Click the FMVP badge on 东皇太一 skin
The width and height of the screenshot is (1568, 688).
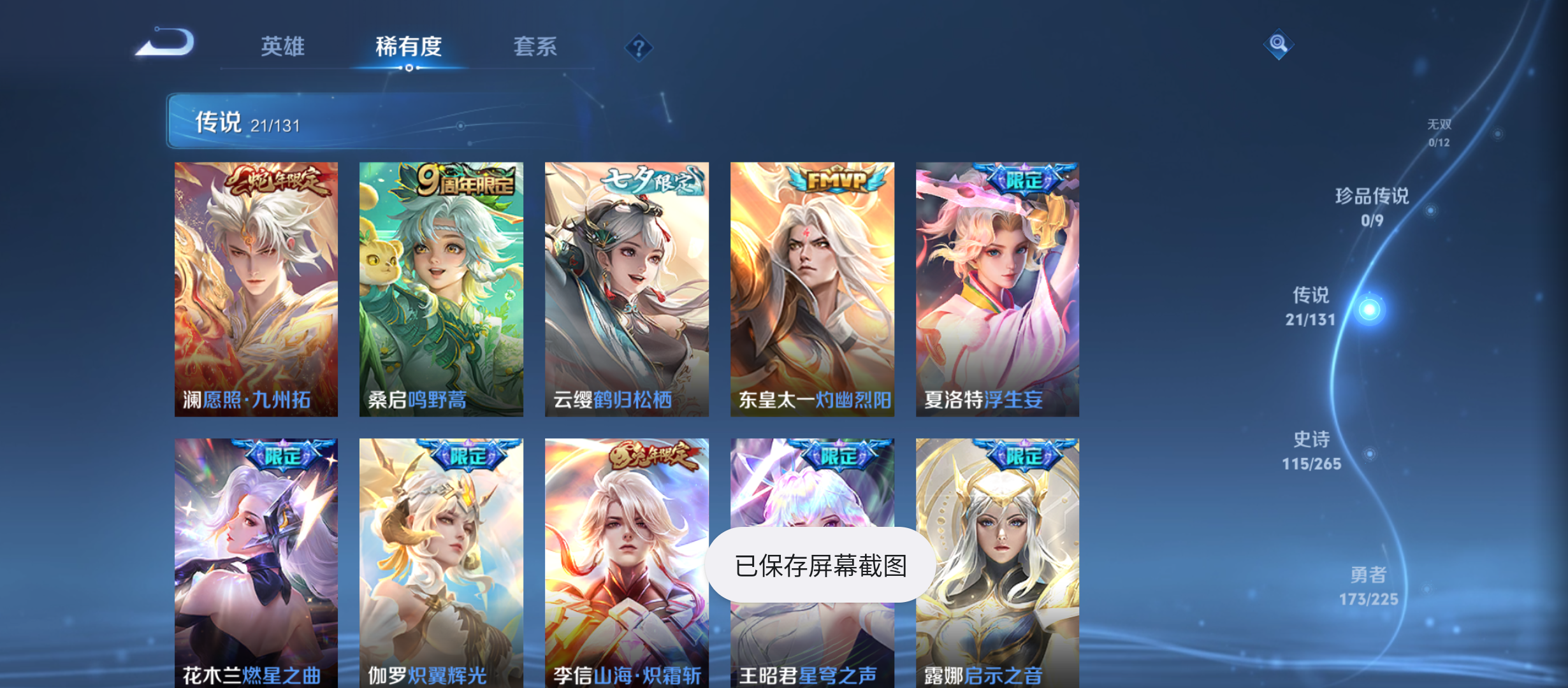click(831, 180)
